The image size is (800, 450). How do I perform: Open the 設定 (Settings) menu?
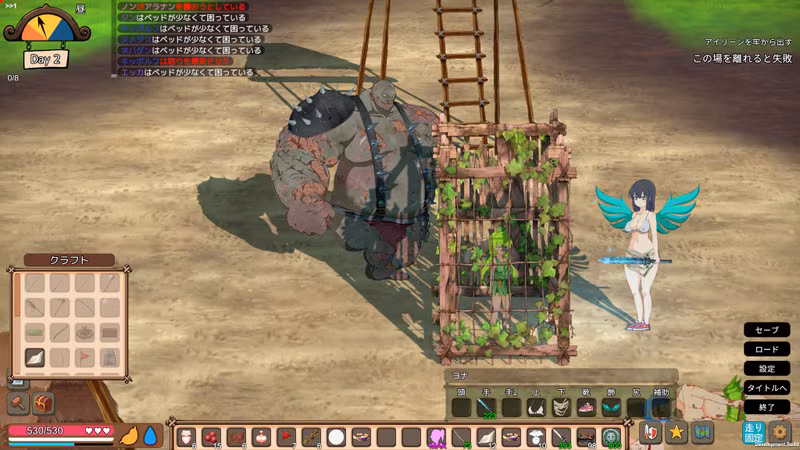tap(767, 368)
